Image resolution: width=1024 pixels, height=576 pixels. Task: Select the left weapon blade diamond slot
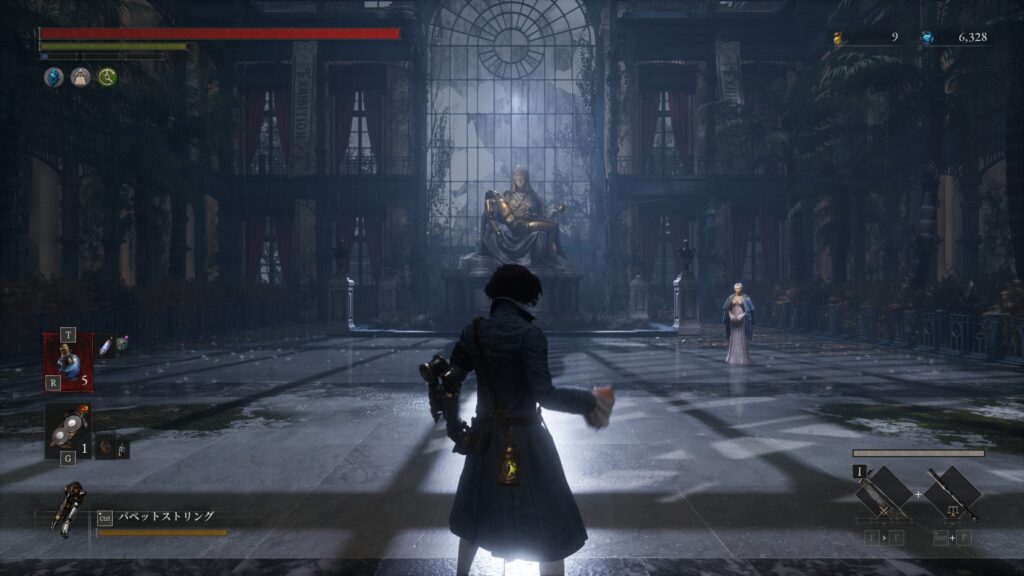click(885, 492)
